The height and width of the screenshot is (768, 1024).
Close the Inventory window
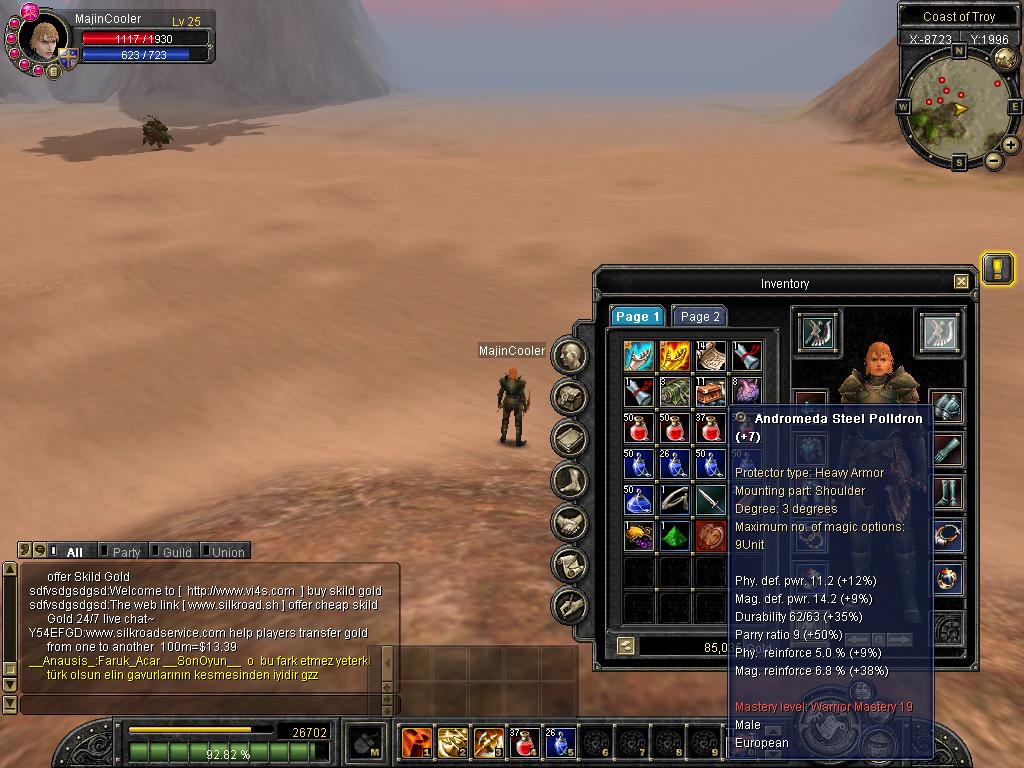click(961, 282)
